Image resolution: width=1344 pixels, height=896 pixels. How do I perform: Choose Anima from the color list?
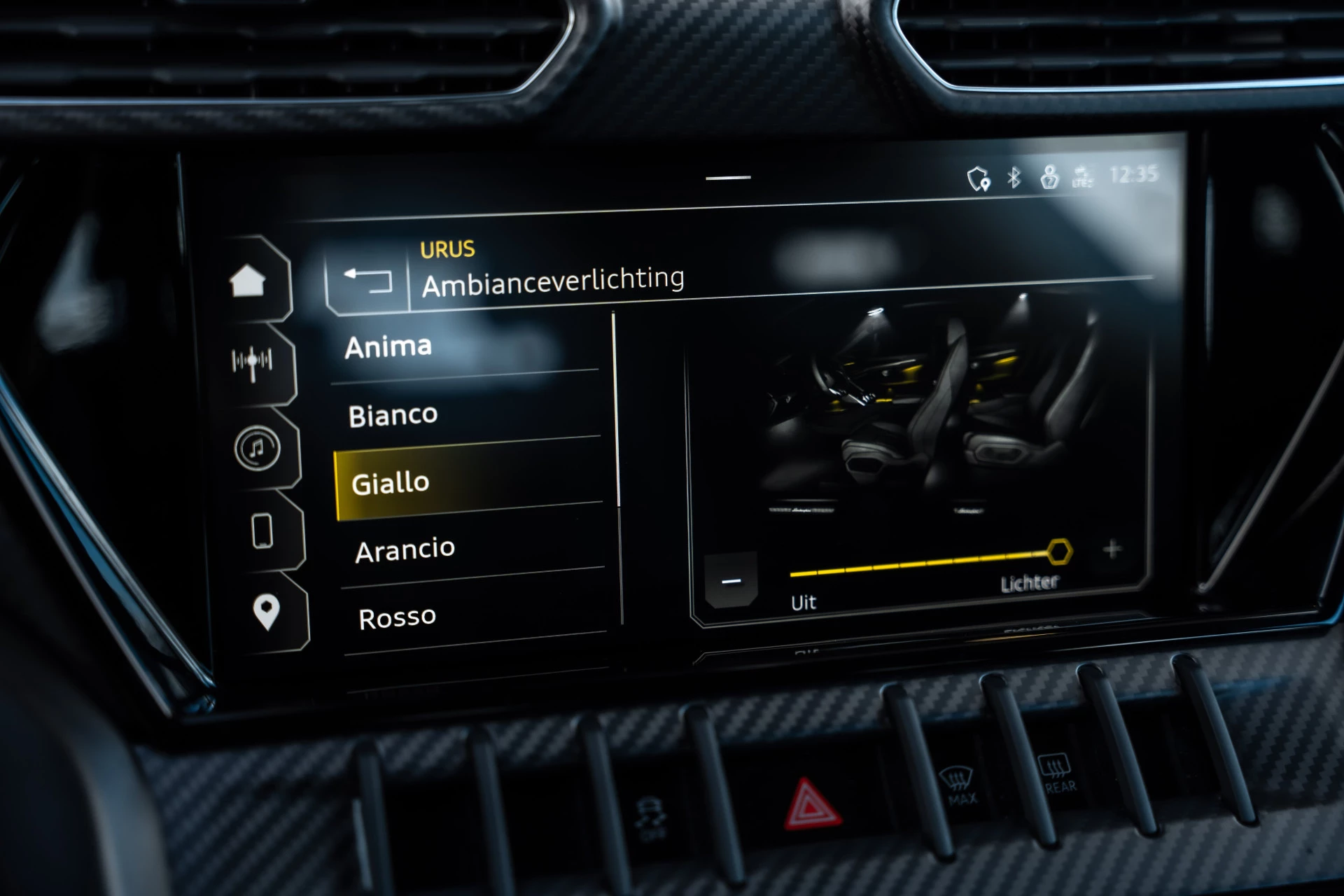coord(389,346)
